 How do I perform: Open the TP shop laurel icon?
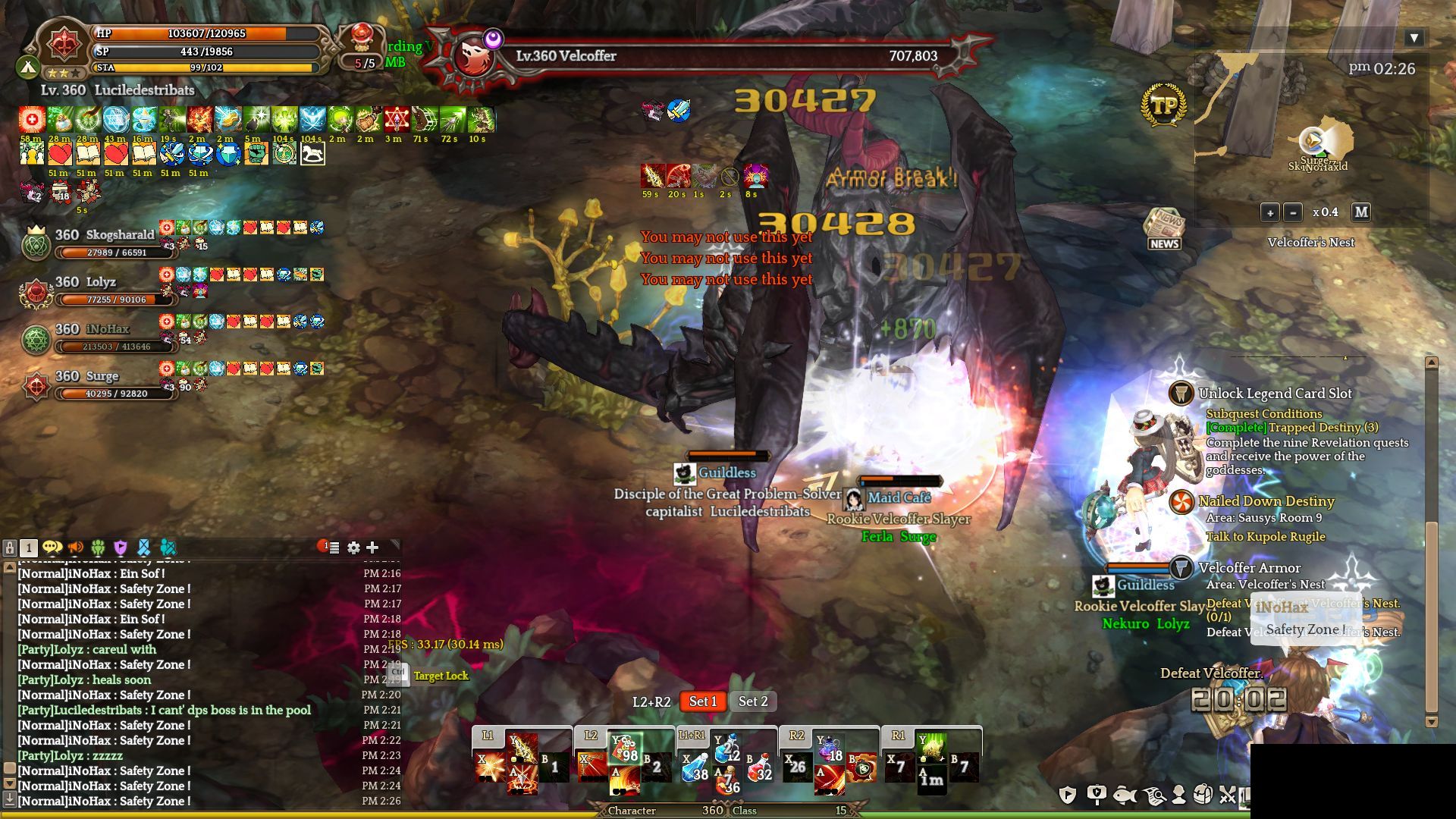1163,106
